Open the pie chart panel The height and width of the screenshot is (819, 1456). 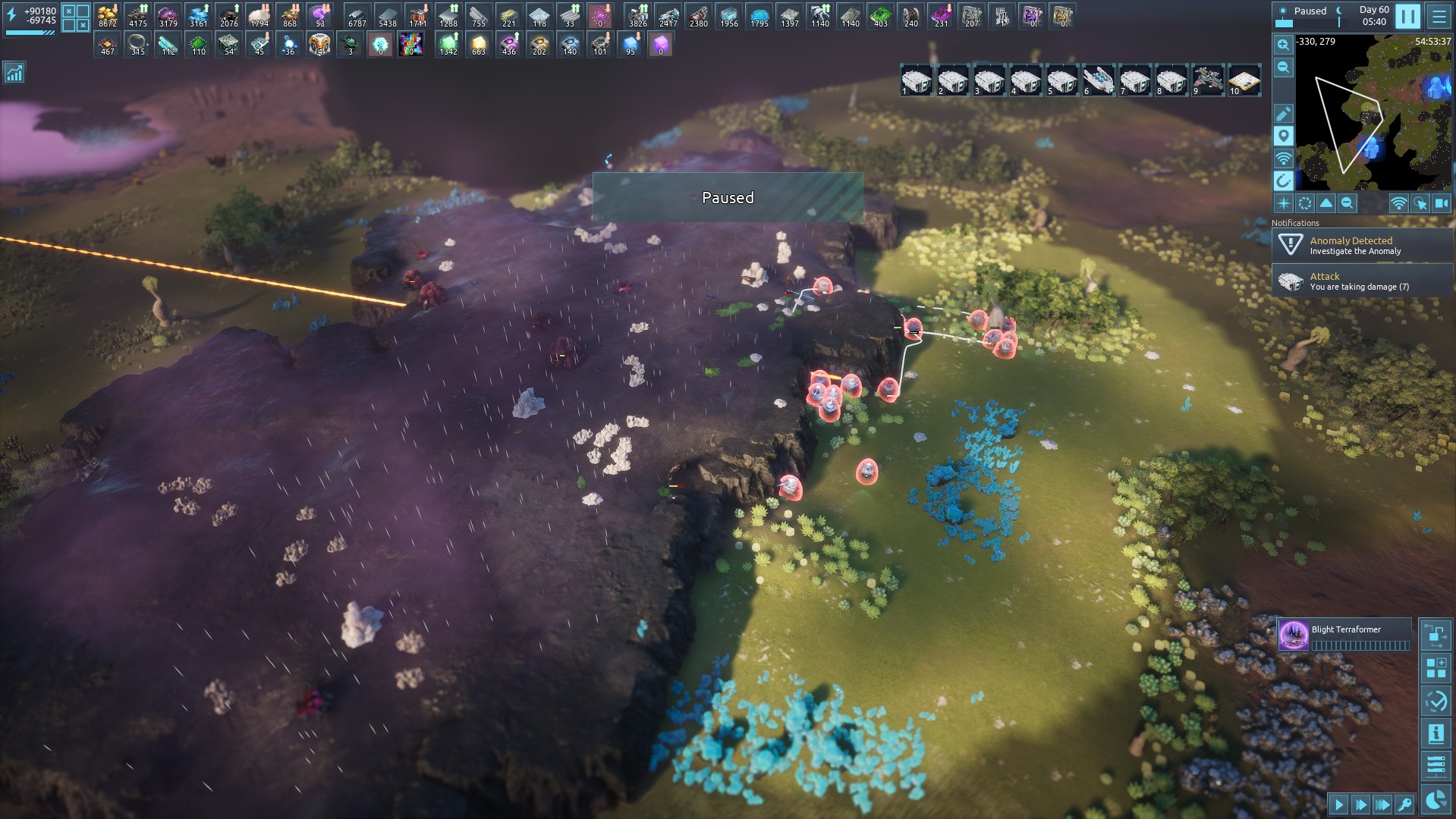(1436, 800)
